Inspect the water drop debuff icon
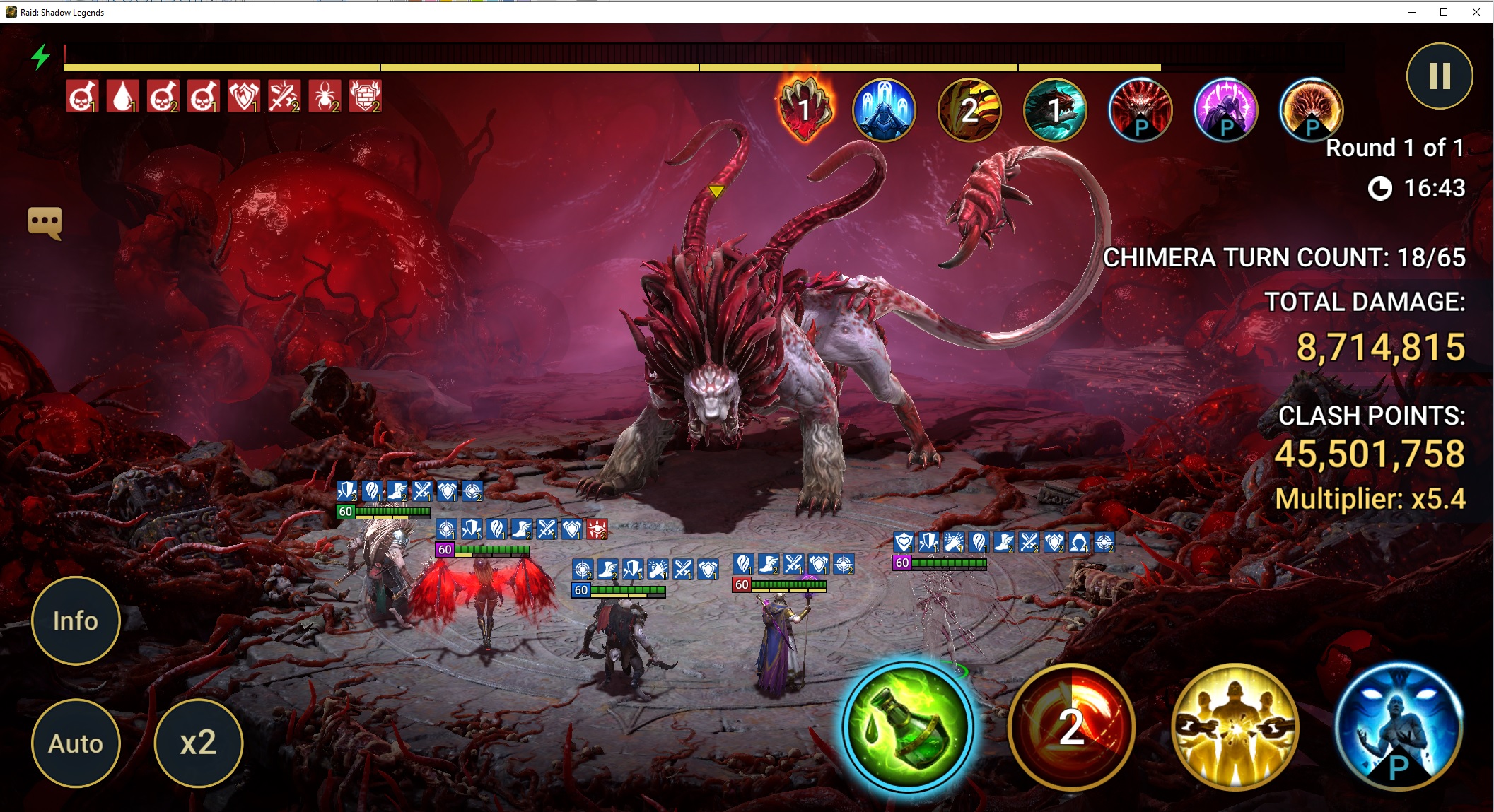Screen dimensions: 1494x812 point(122,96)
